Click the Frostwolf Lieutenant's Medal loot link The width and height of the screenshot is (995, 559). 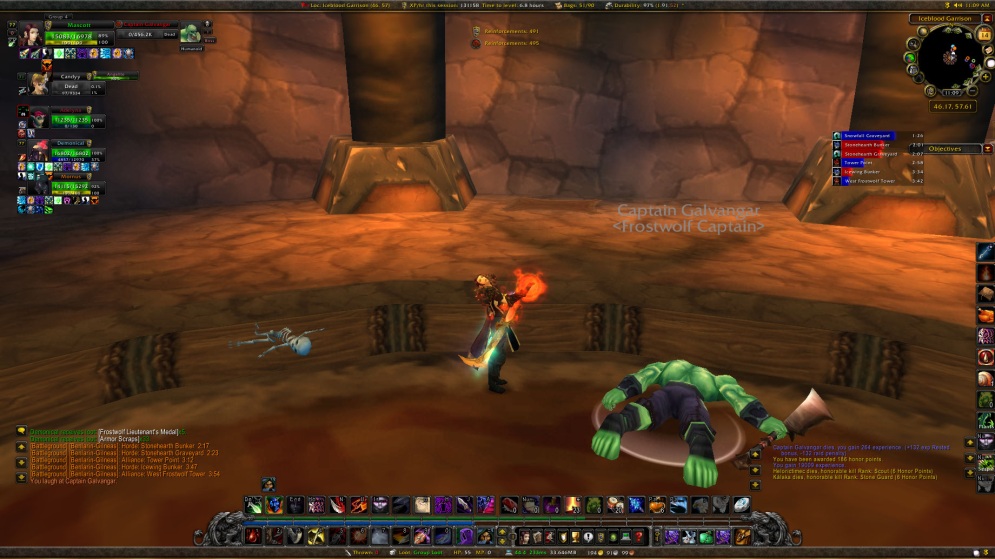138,431
